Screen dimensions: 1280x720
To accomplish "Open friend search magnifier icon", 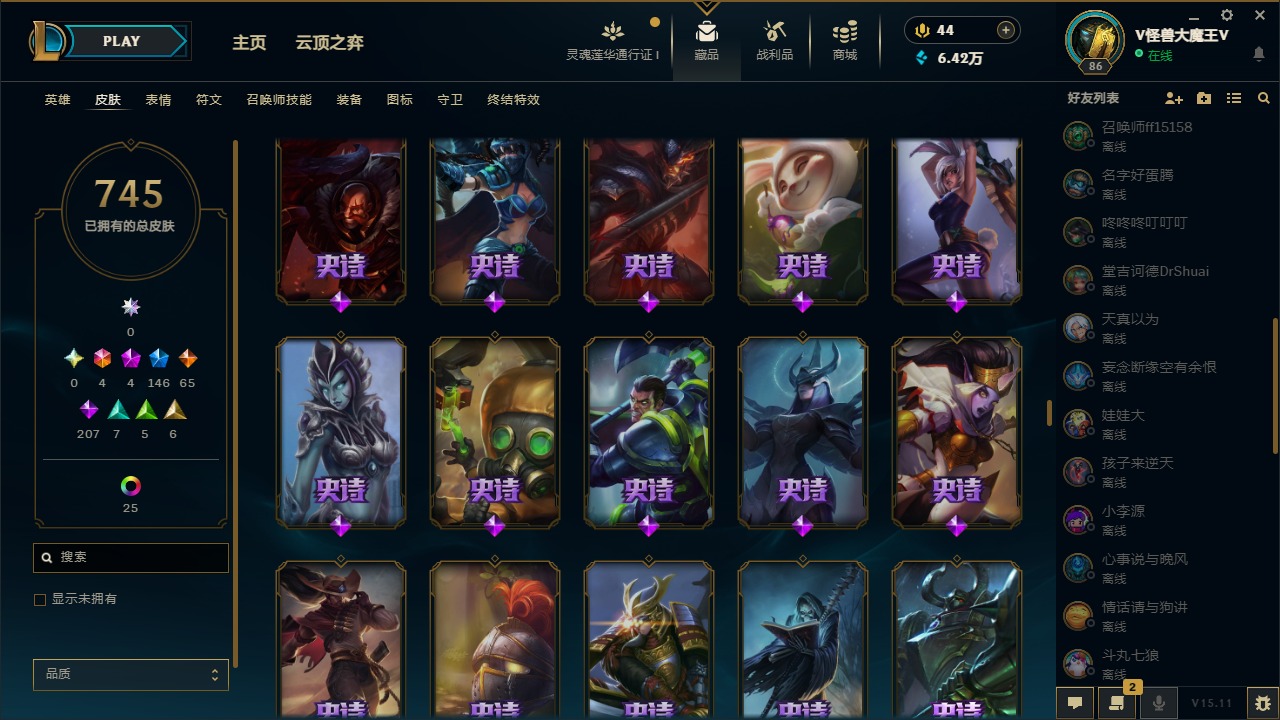I will 1263,98.
